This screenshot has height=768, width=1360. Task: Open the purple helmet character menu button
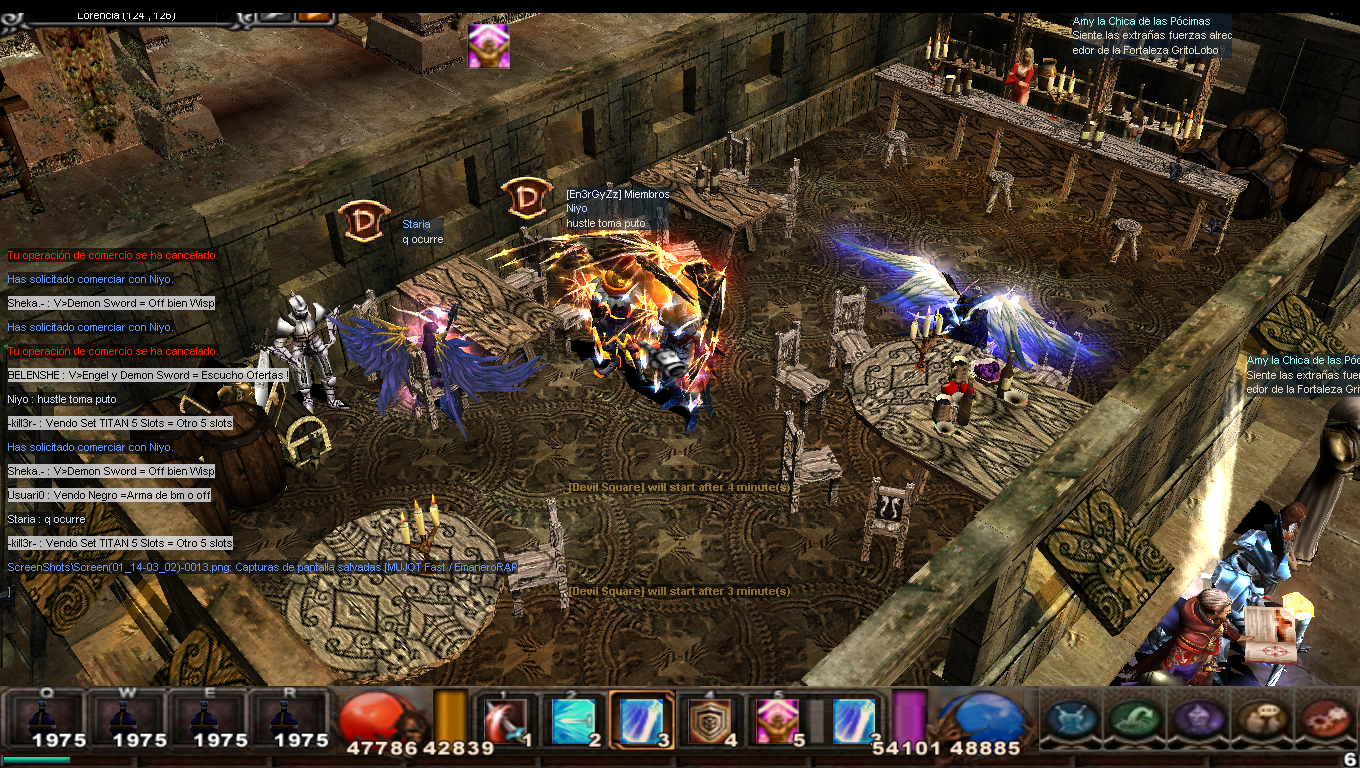1196,718
